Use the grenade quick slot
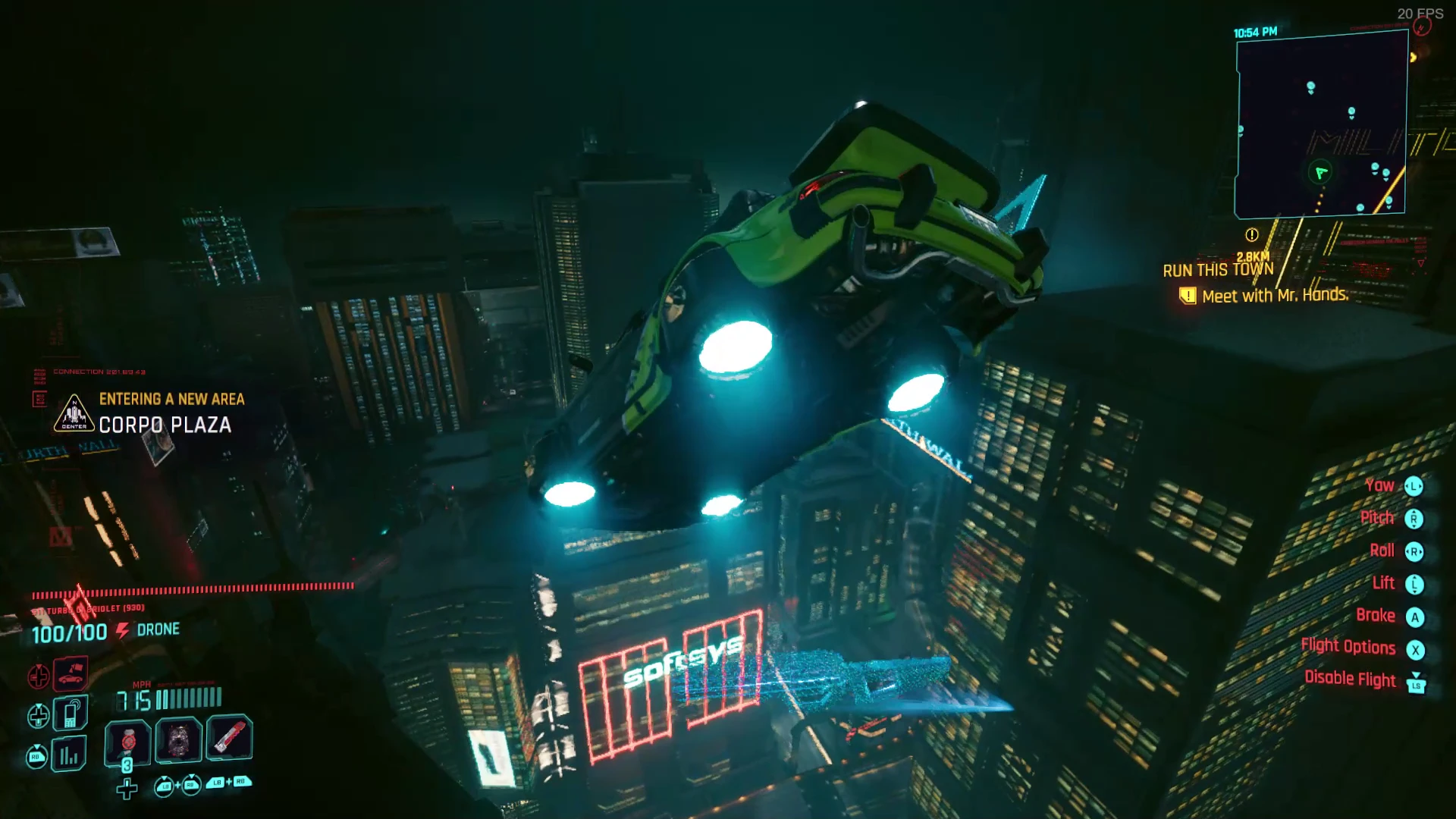The height and width of the screenshot is (819, 1456). [x=128, y=739]
